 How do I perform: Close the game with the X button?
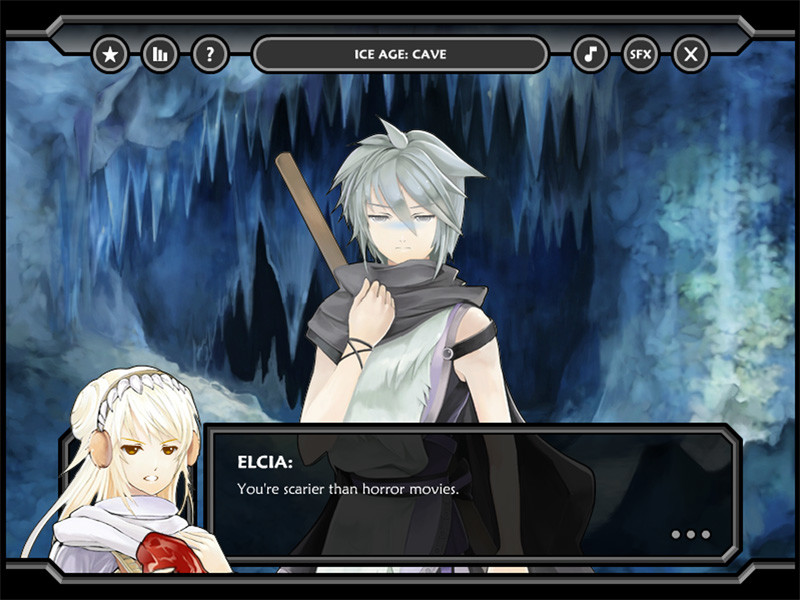coord(690,54)
